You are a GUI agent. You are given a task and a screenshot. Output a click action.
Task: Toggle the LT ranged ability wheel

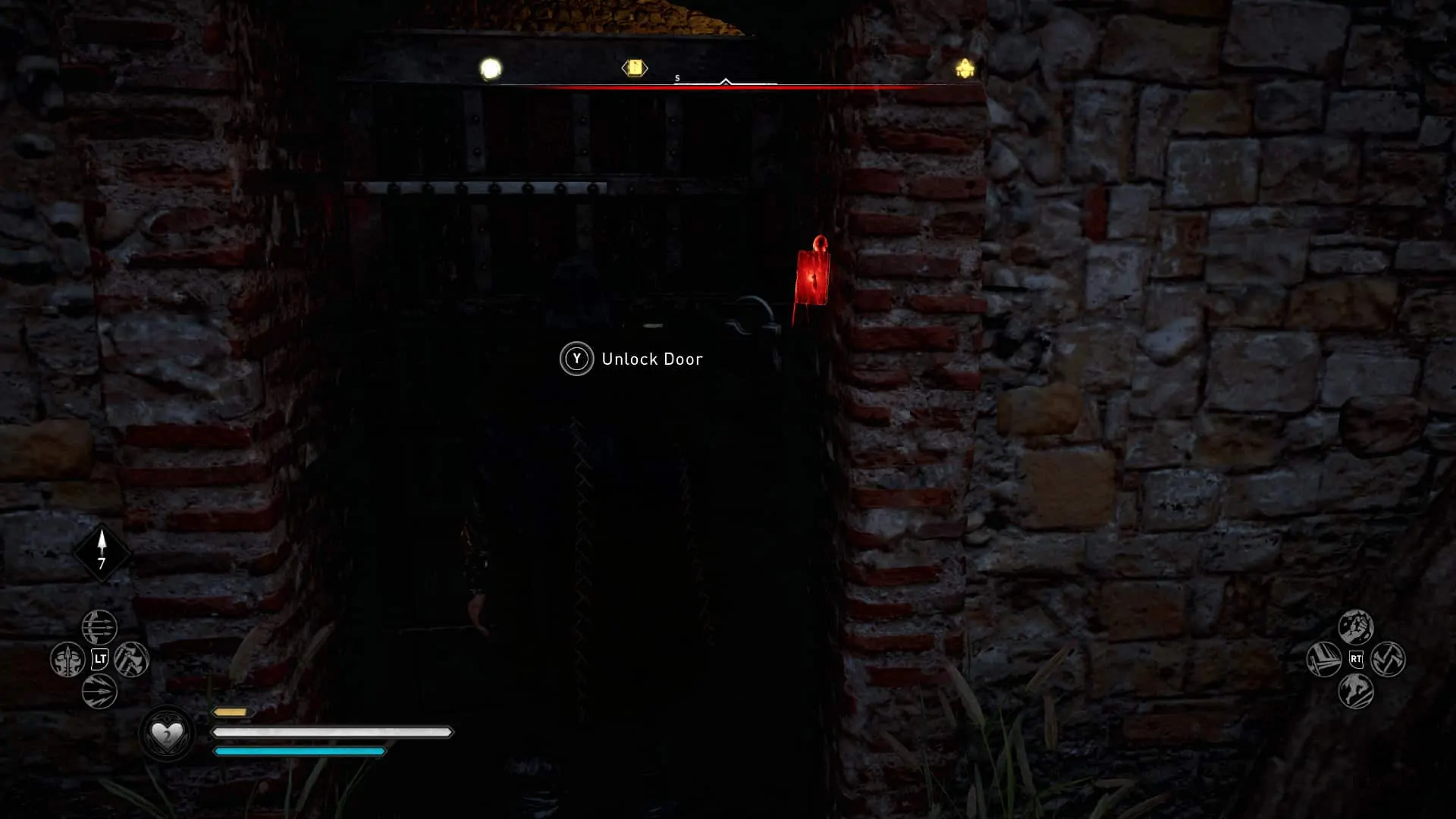tap(101, 659)
